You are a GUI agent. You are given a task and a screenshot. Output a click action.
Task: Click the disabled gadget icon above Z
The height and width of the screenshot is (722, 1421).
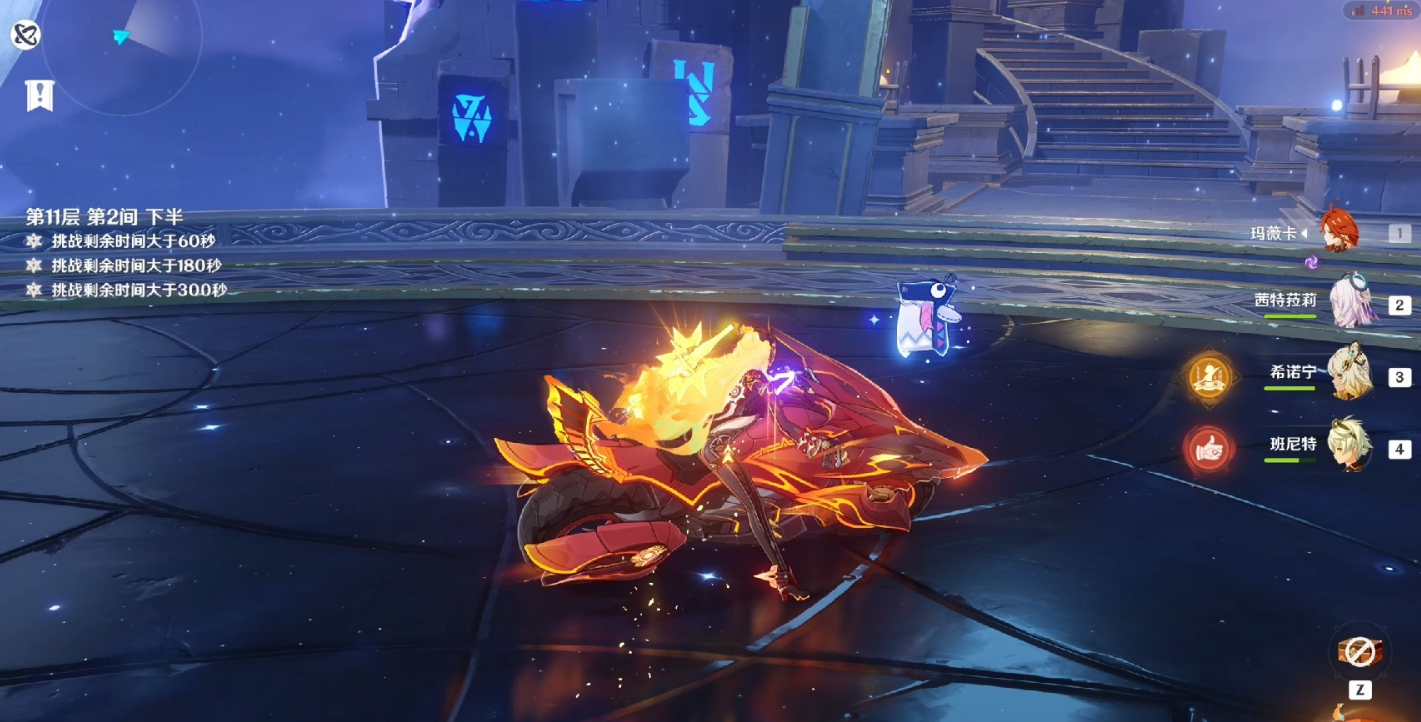tap(1358, 652)
